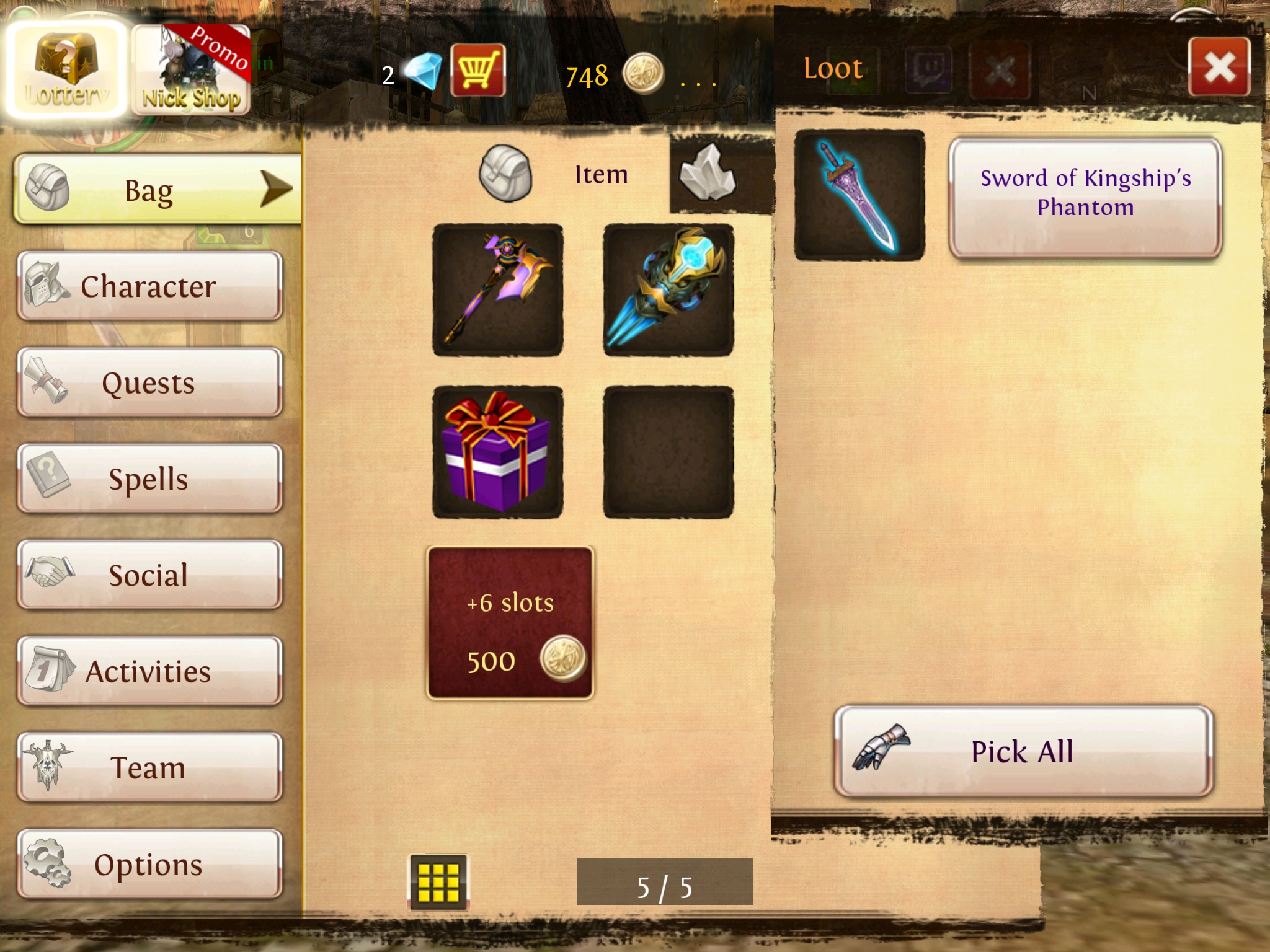
Task: Open the Lottery chest
Action: (x=66, y=69)
